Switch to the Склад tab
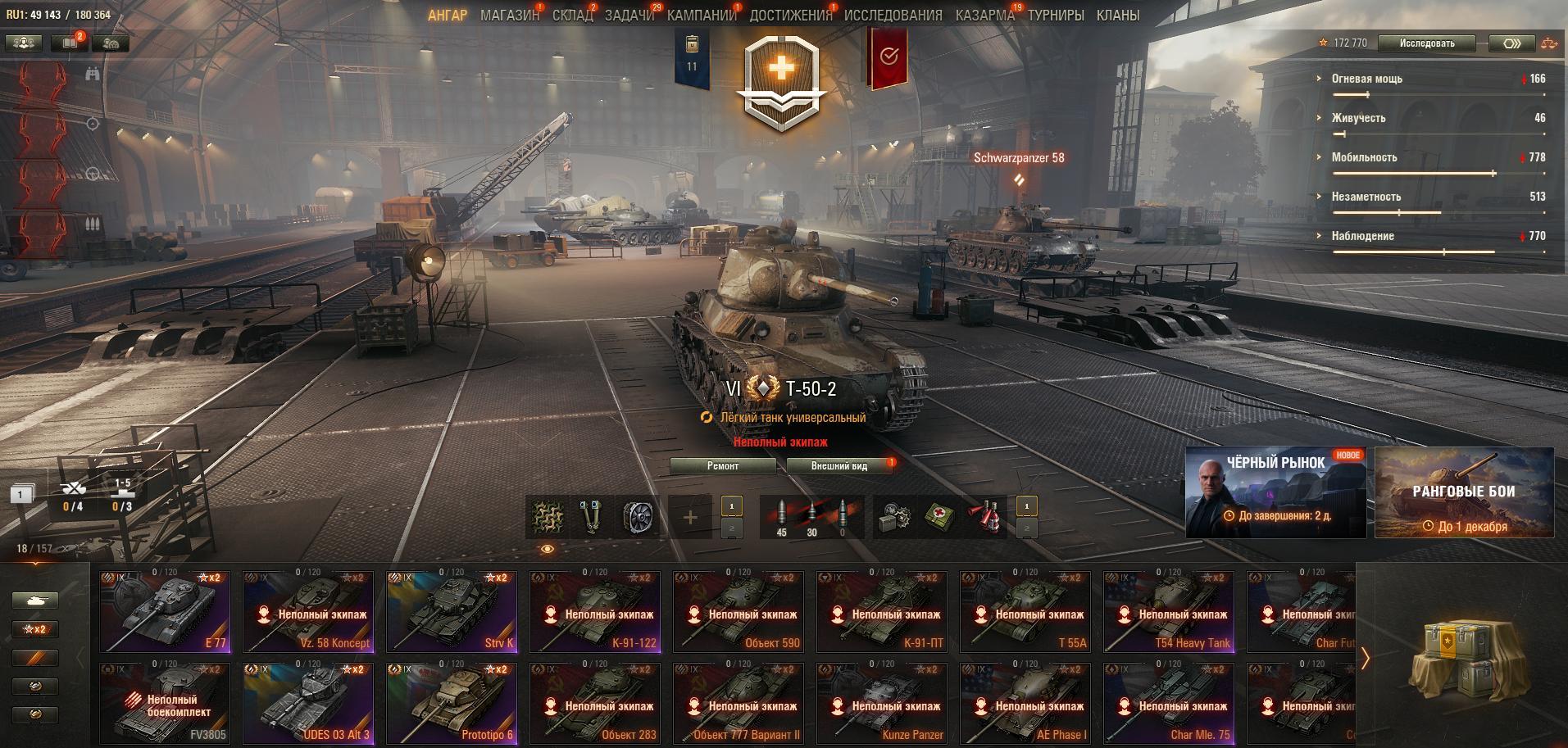The image size is (1568, 748). (x=571, y=15)
